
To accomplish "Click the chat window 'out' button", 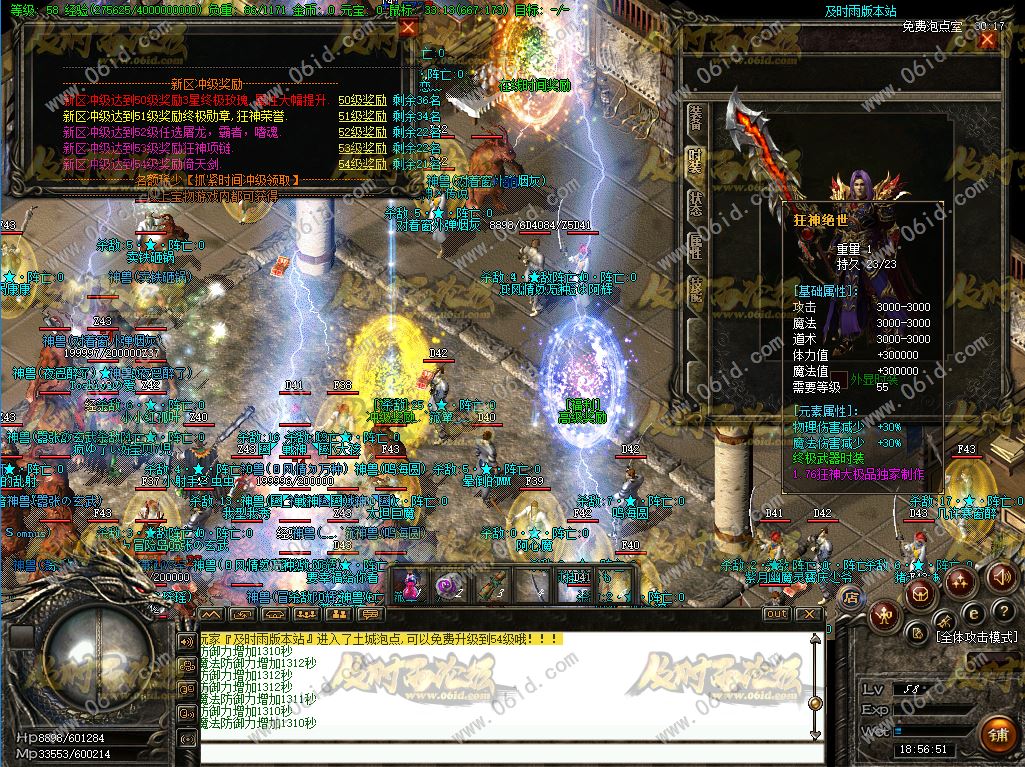I will [776, 614].
